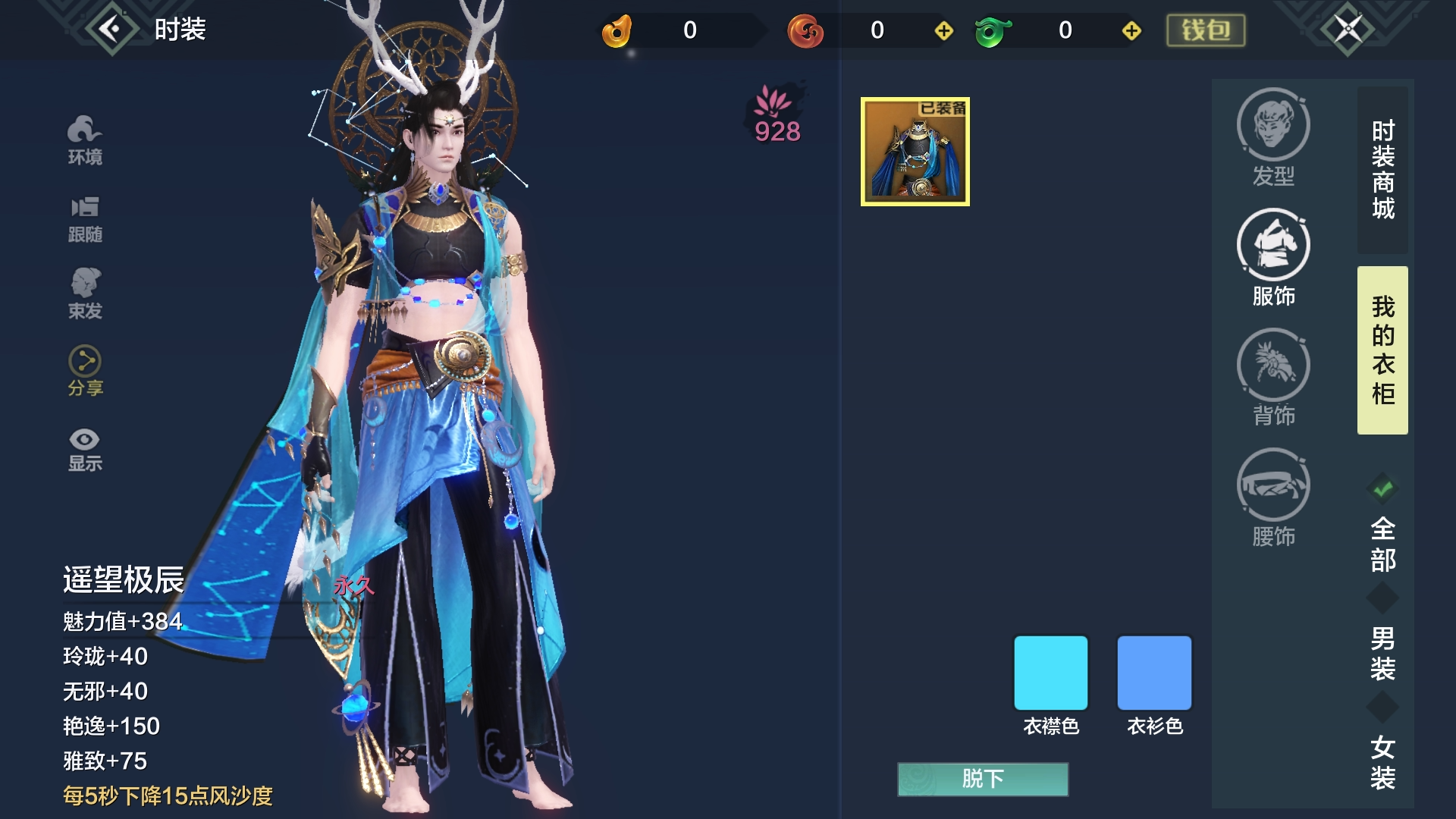Viewport: 1456px width, 819px height.
Task: Add red swirl currency with plus
Action: tap(943, 30)
